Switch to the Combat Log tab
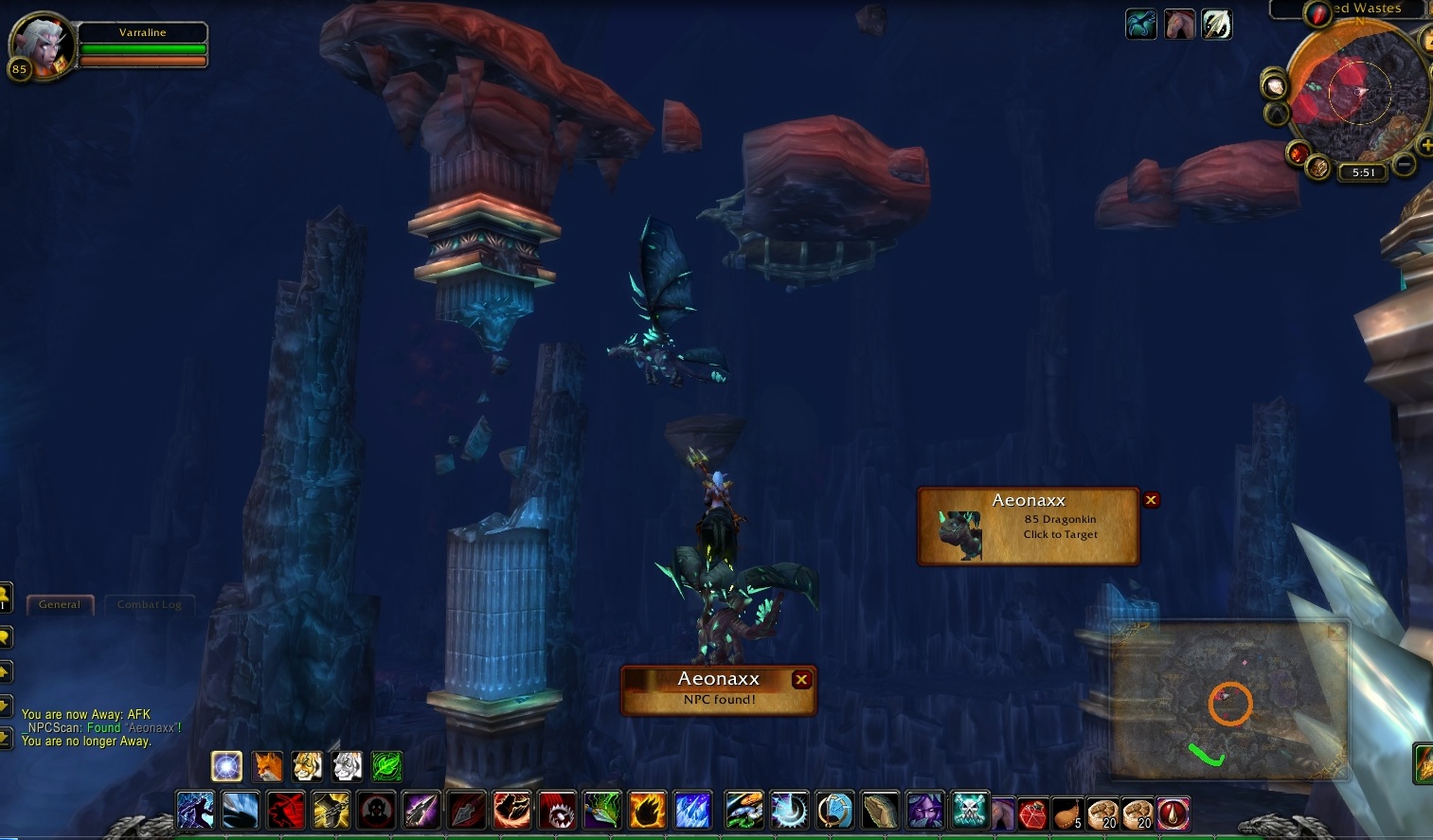 (150, 604)
